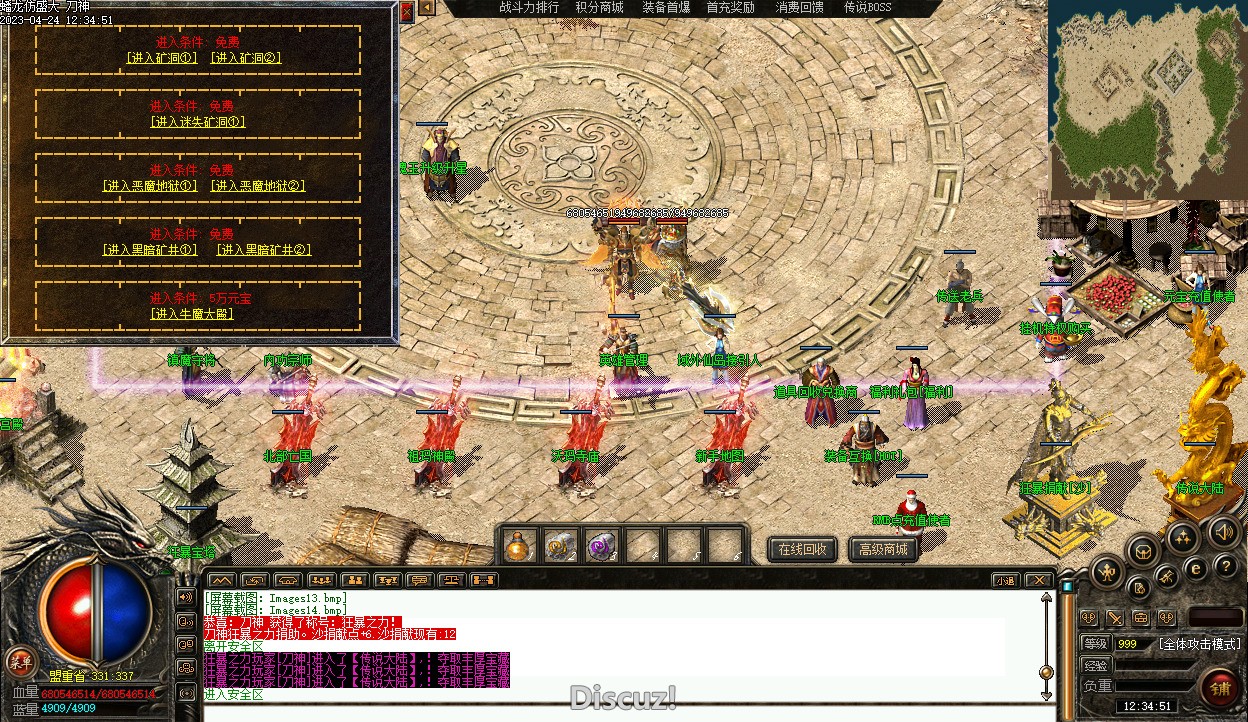The width and height of the screenshot is (1248, 722).
Task: Choose the 进入矿洞② entrance link
Action: pos(246,58)
